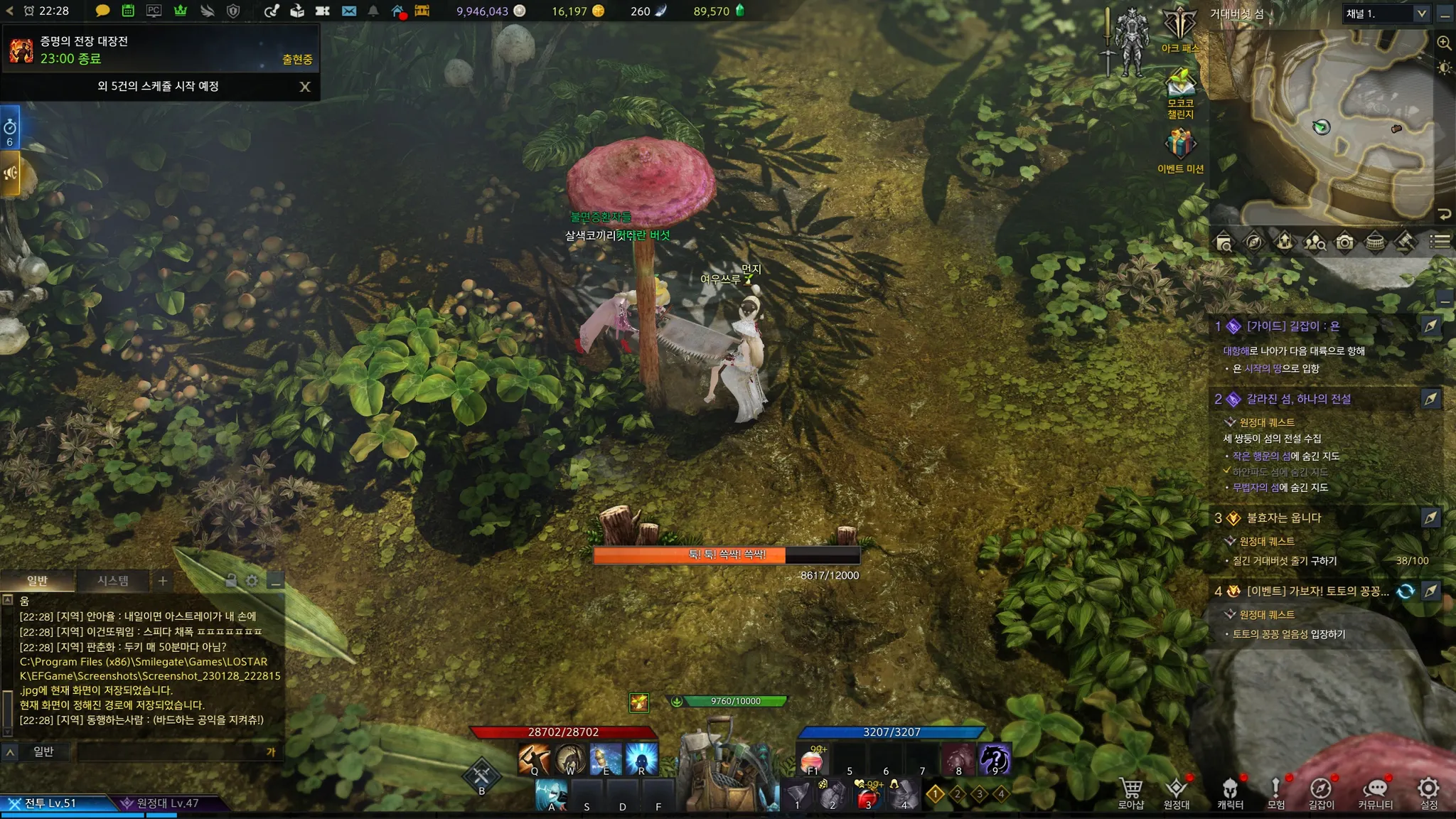Switch to the 시스템 chat tab
This screenshot has width=1456, height=819.
click(113, 581)
